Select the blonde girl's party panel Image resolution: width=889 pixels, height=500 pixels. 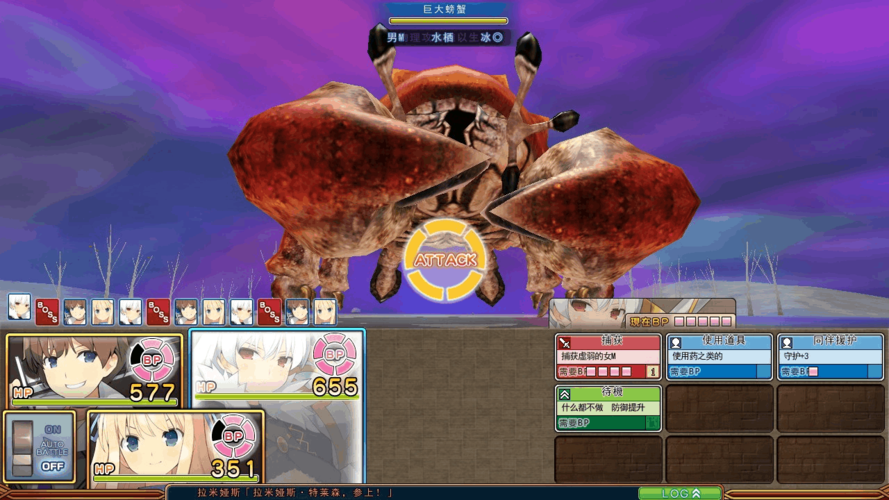pyautogui.click(x=175, y=446)
